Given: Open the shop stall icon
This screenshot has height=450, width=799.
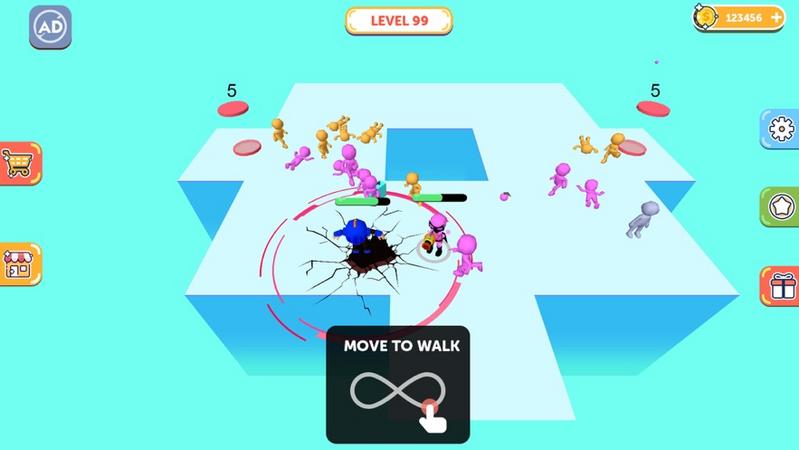Looking at the screenshot, I should coord(18,264).
